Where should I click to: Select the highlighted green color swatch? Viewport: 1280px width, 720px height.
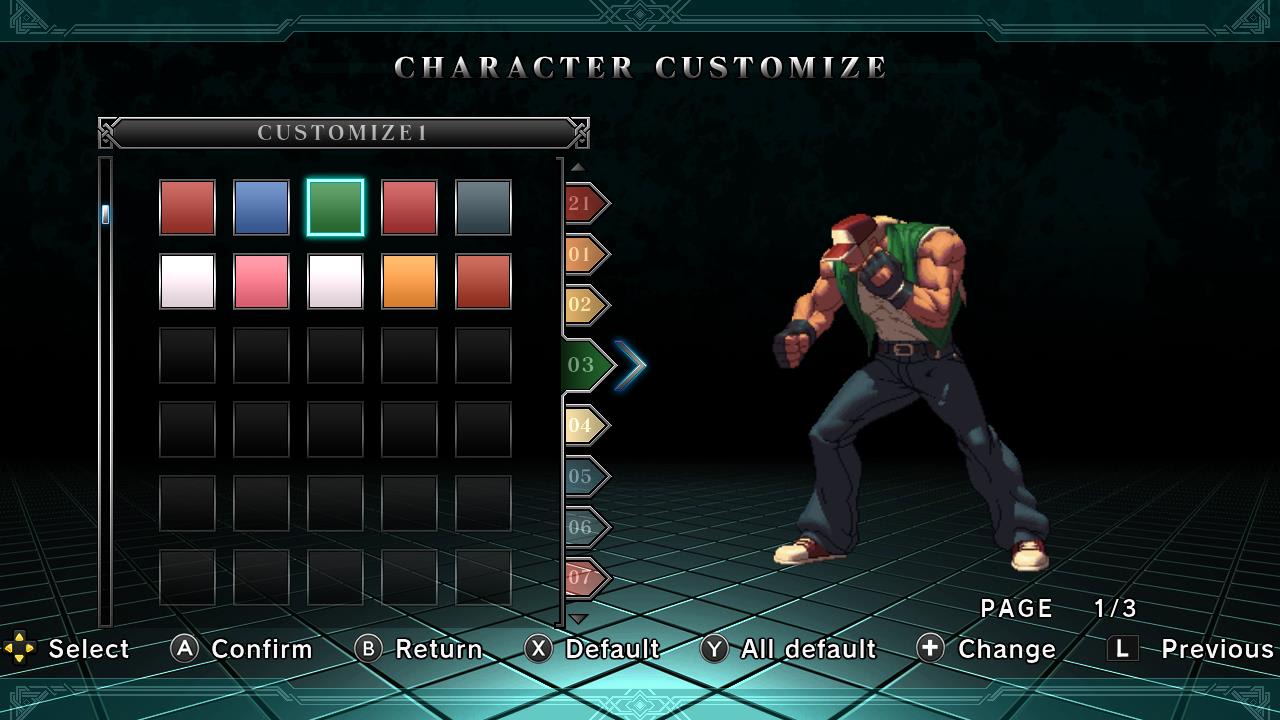(x=335, y=206)
